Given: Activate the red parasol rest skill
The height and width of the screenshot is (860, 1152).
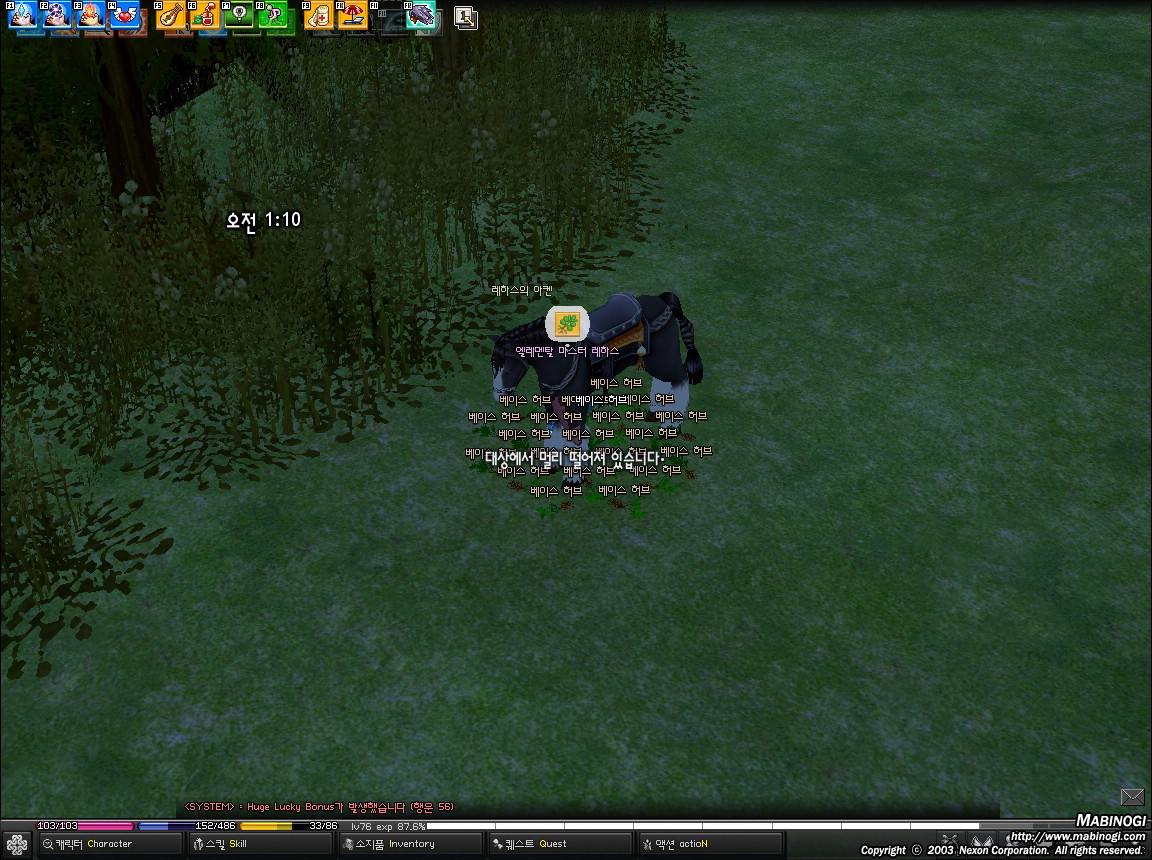Looking at the screenshot, I should 352,15.
